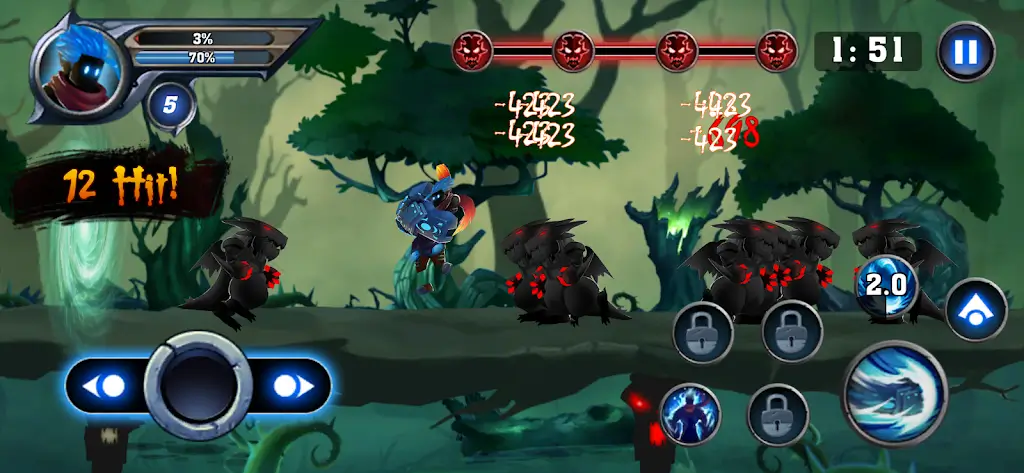Tap the move right arrow
The width and height of the screenshot is (1024, 473).
290,386
